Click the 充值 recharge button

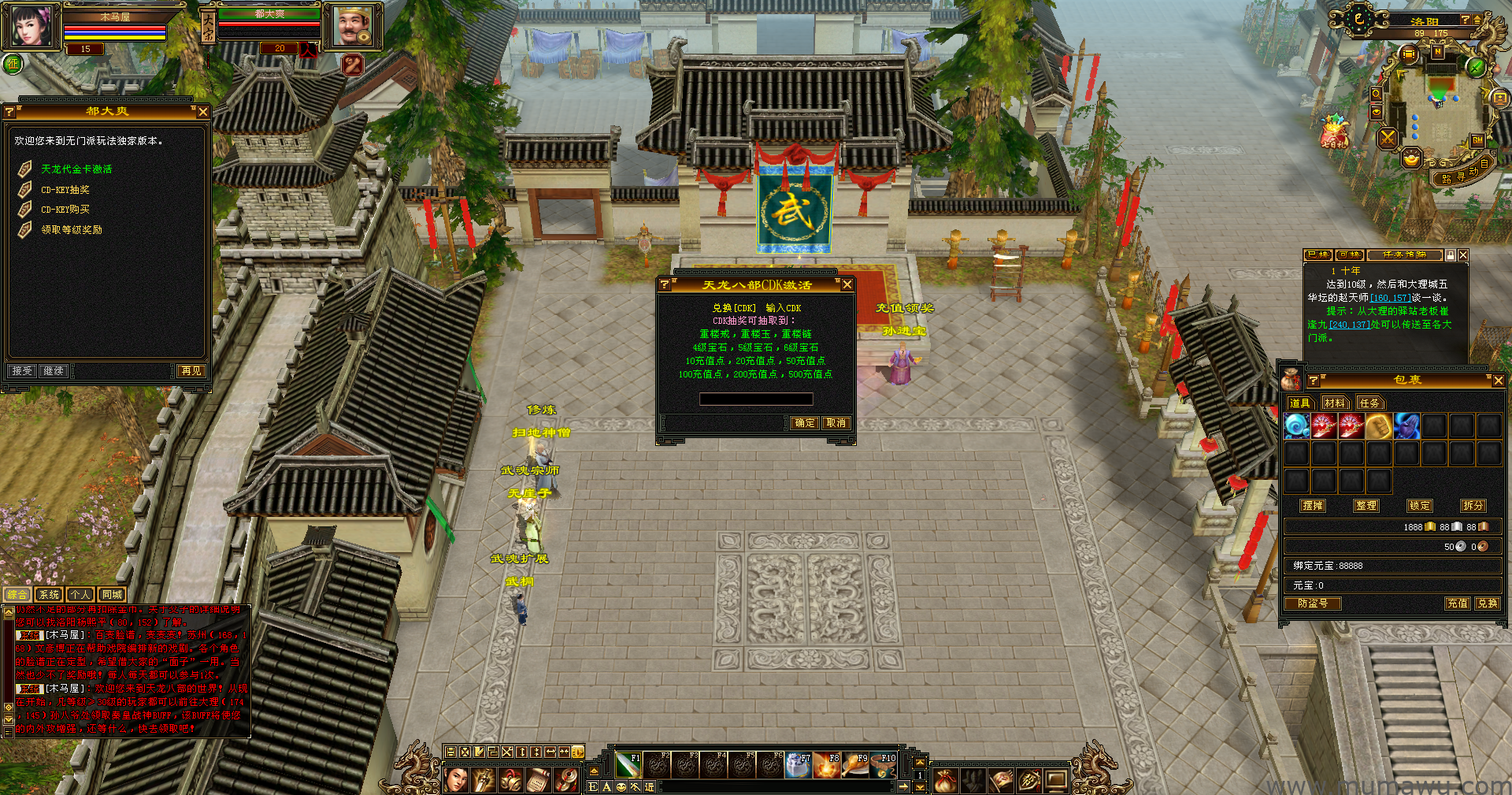coord(1457,604)
